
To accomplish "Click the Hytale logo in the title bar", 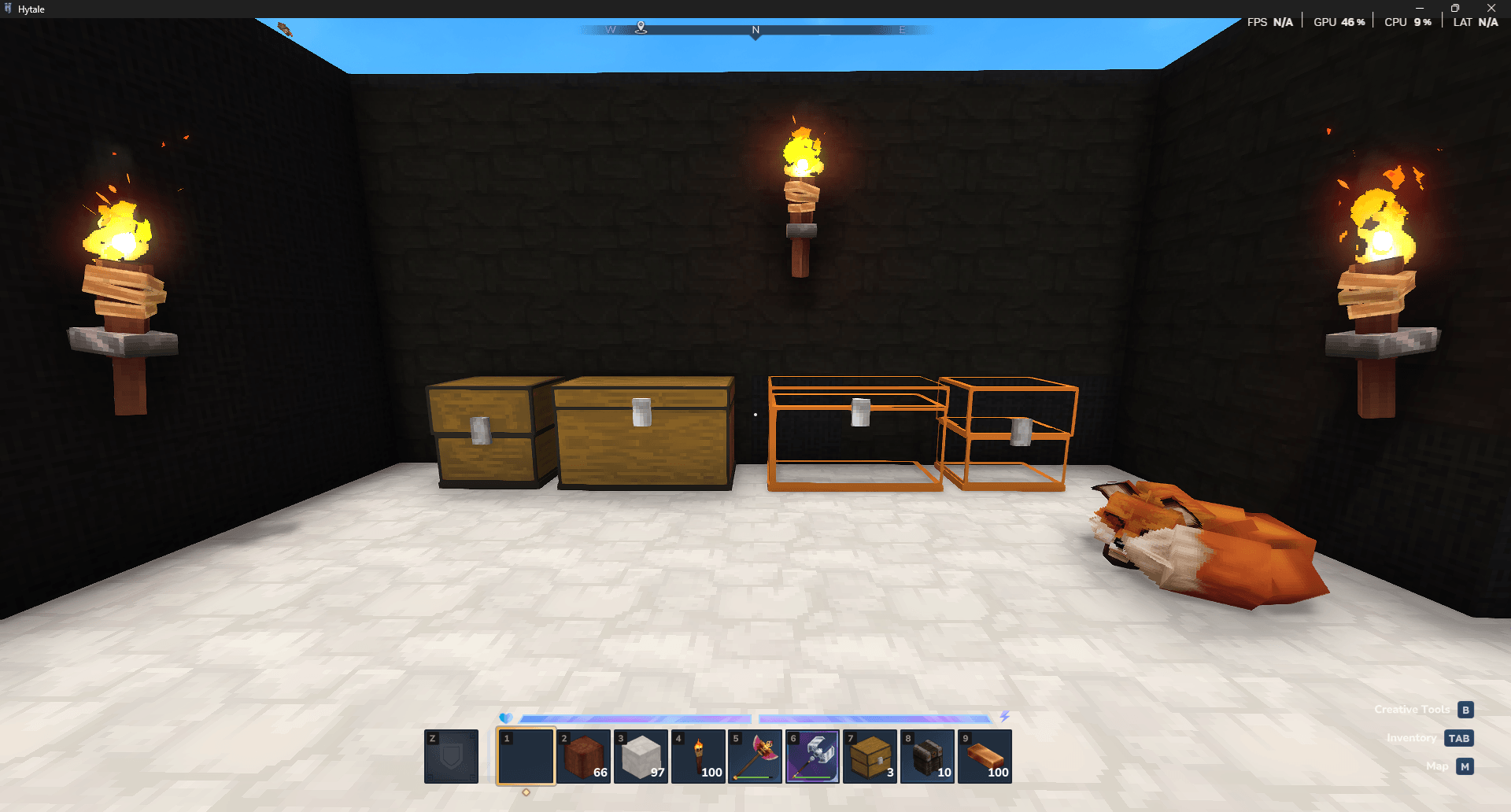I will pos(9,9).
